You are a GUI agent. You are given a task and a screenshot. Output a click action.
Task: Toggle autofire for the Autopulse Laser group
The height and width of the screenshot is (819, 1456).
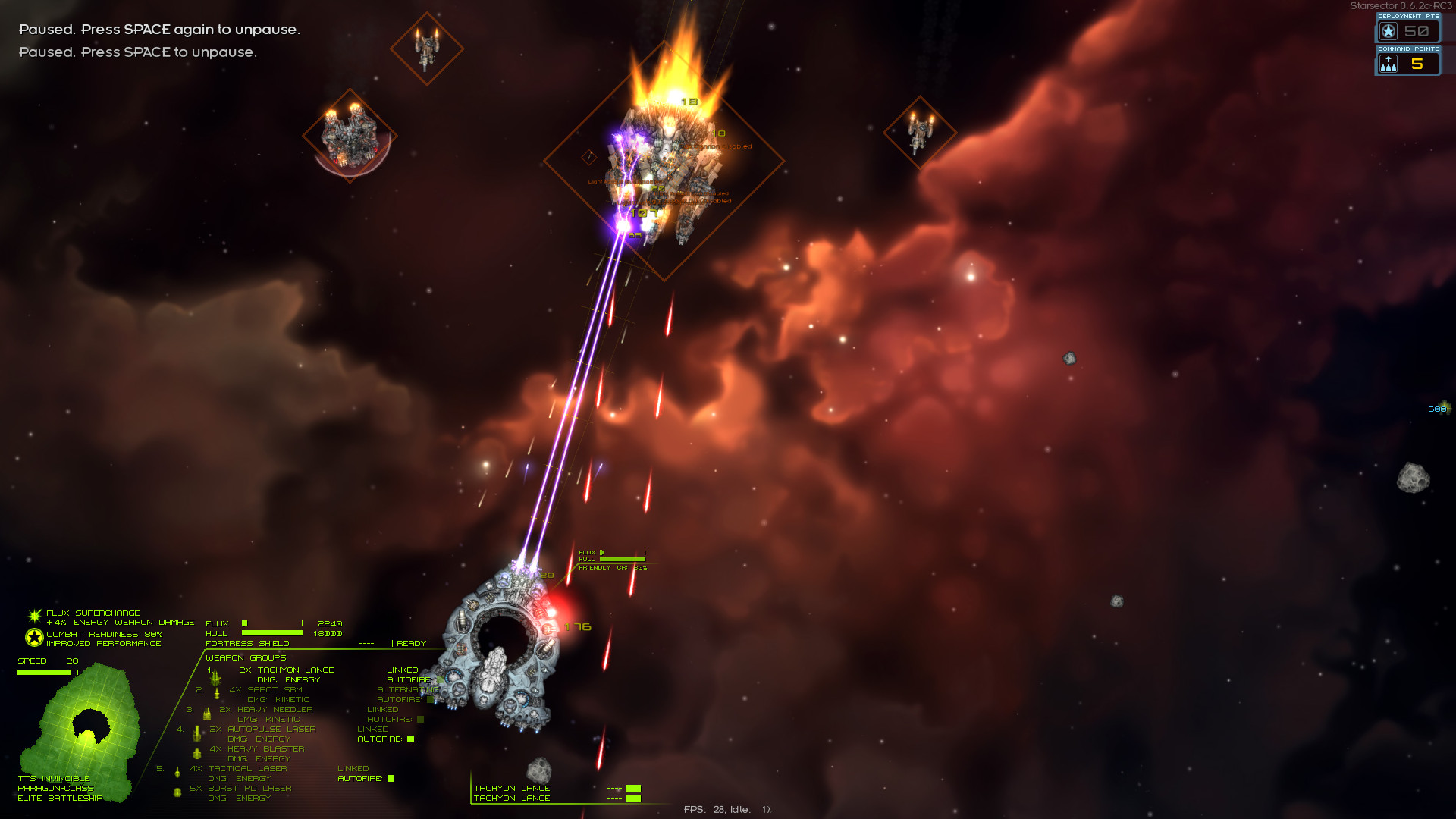point(411,739)
